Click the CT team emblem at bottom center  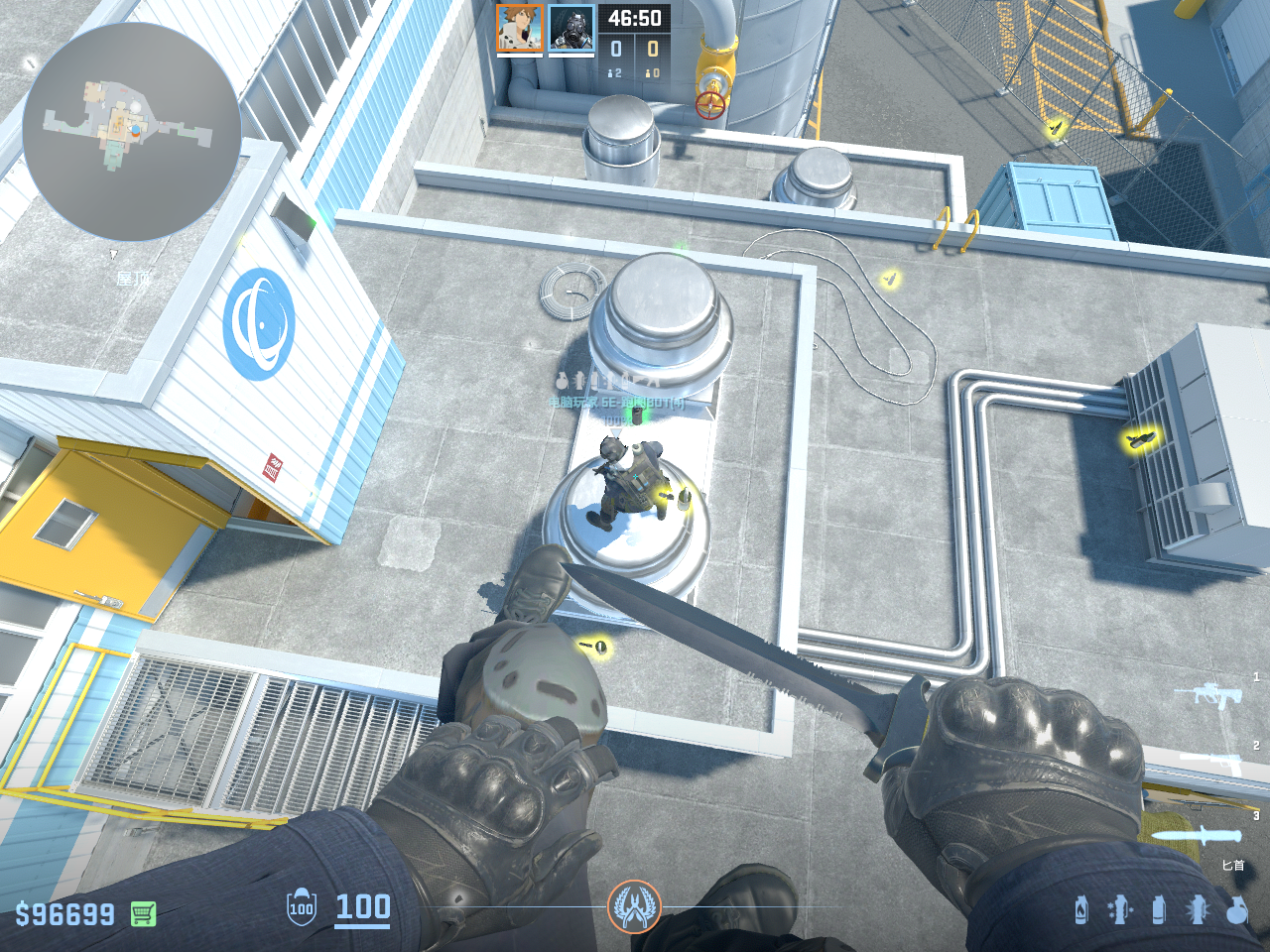pos(634,906)
